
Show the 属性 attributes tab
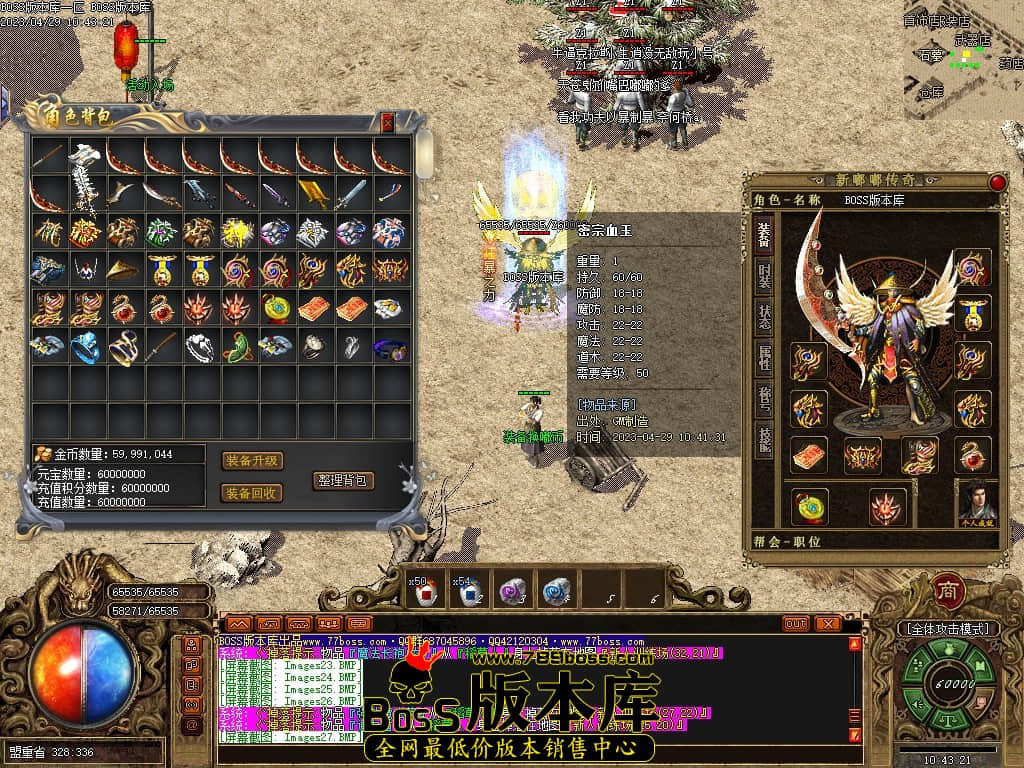(763, 358)
